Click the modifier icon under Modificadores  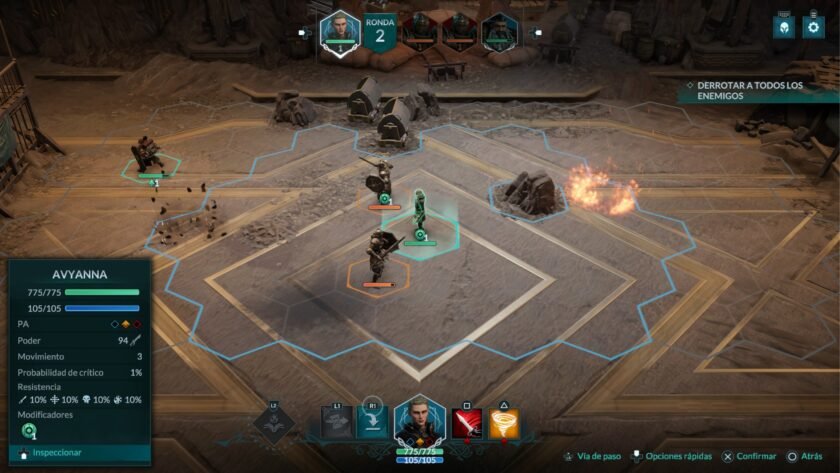point(28,431)
